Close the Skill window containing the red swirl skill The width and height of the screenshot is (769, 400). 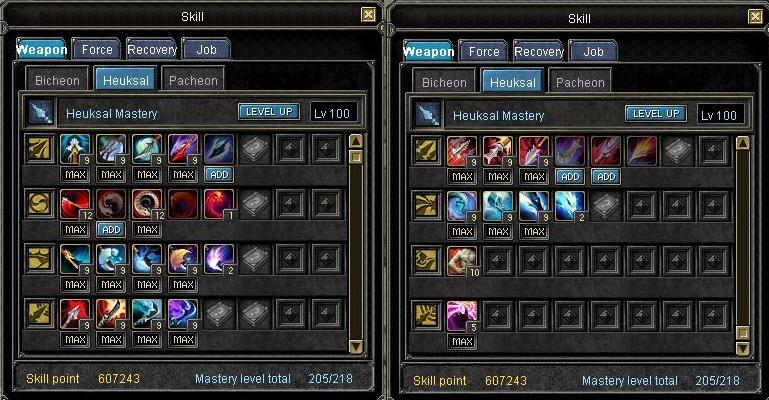click(369, 15)
